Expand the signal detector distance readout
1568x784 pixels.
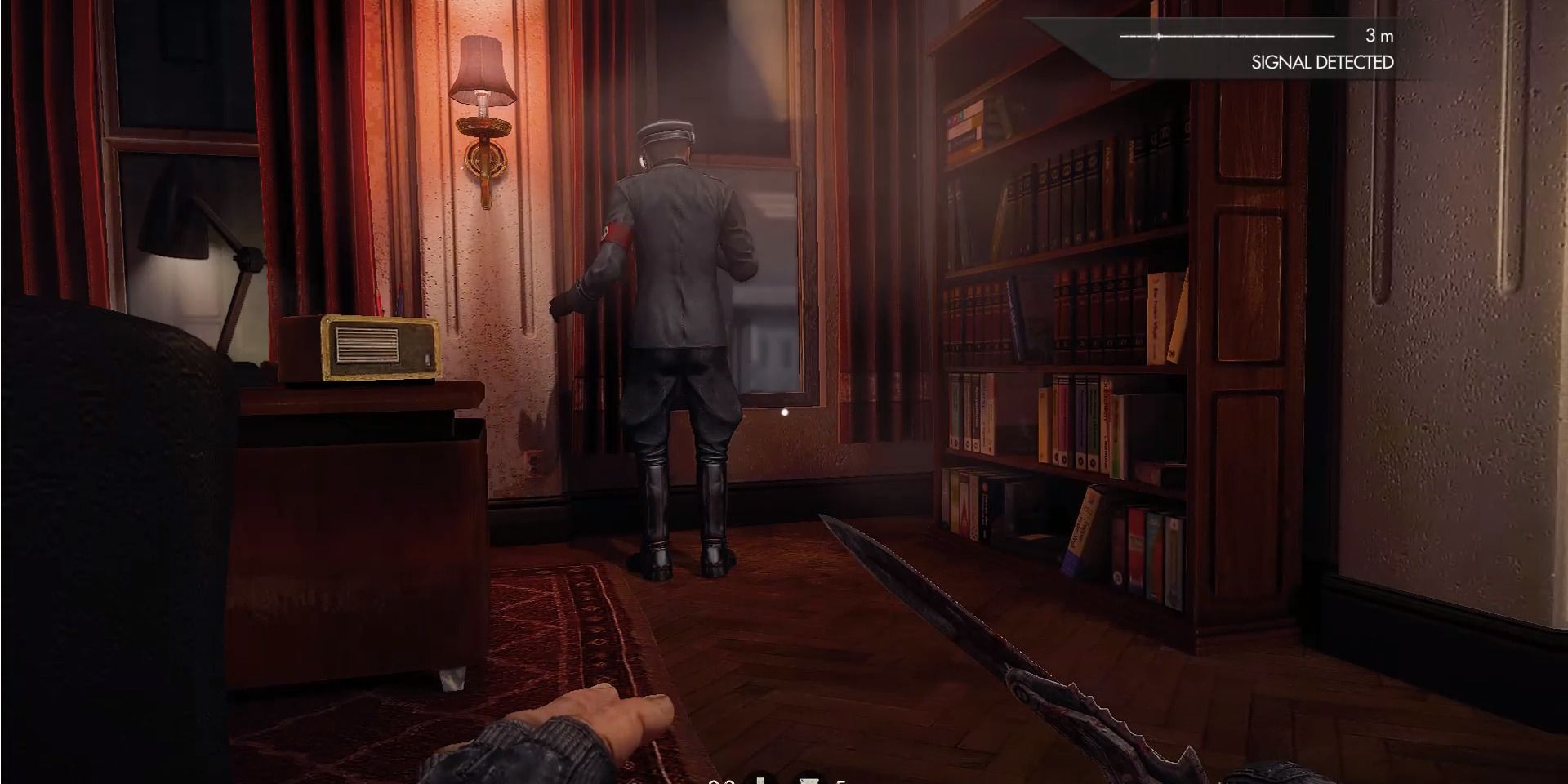click(x=1379, y=36)
